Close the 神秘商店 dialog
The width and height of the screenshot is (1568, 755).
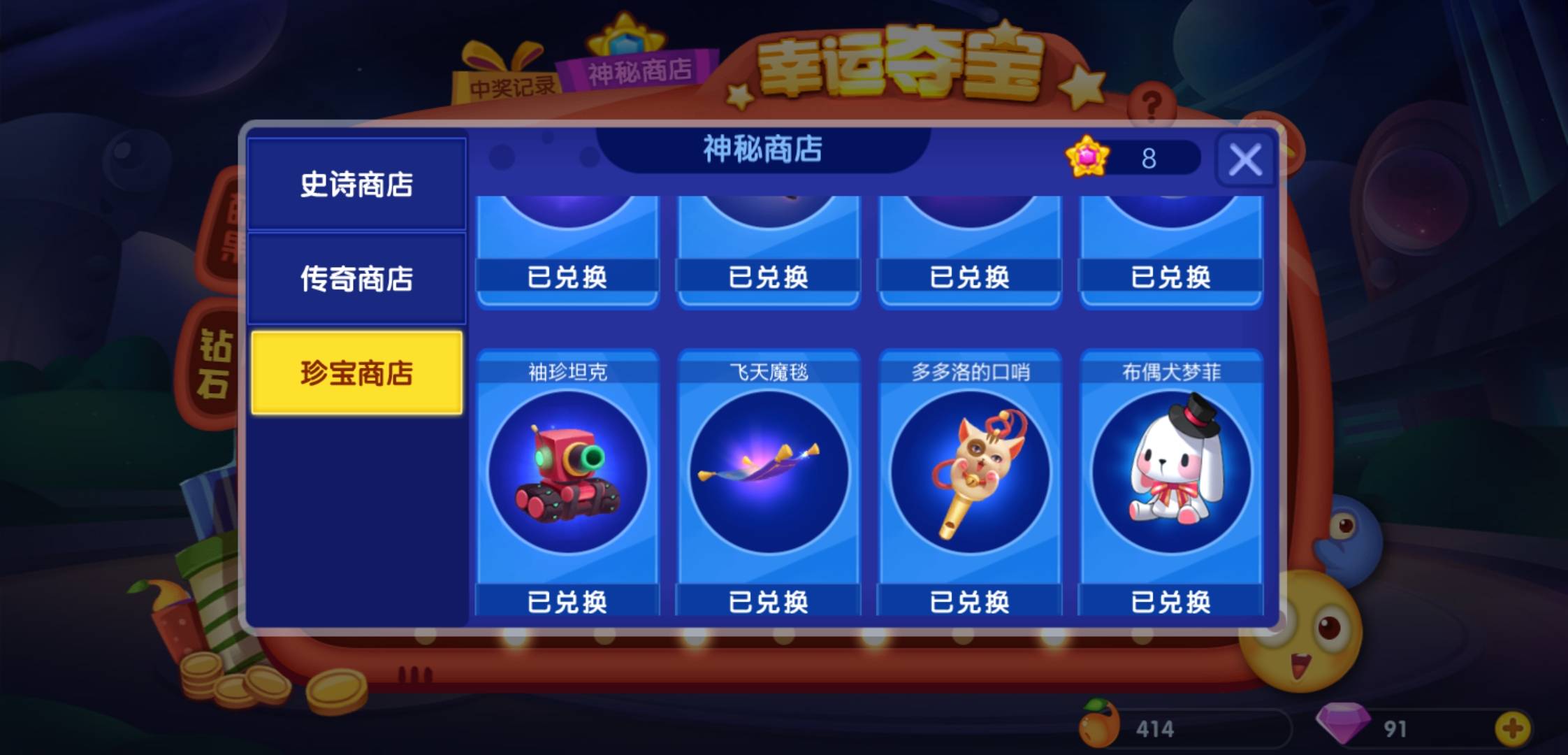[1244, 159]
